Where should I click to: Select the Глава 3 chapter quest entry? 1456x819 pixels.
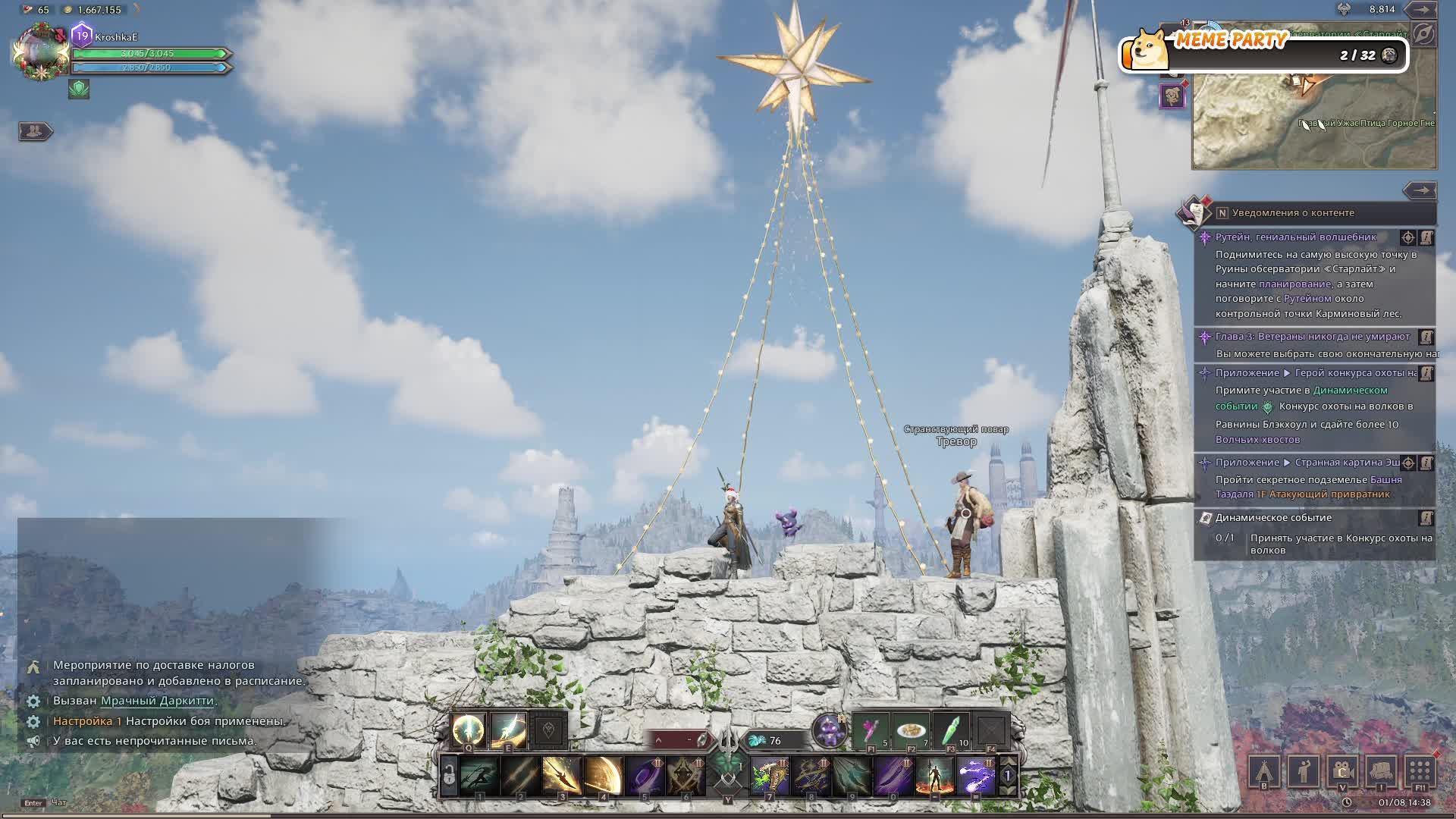[x=1312, y=337]
